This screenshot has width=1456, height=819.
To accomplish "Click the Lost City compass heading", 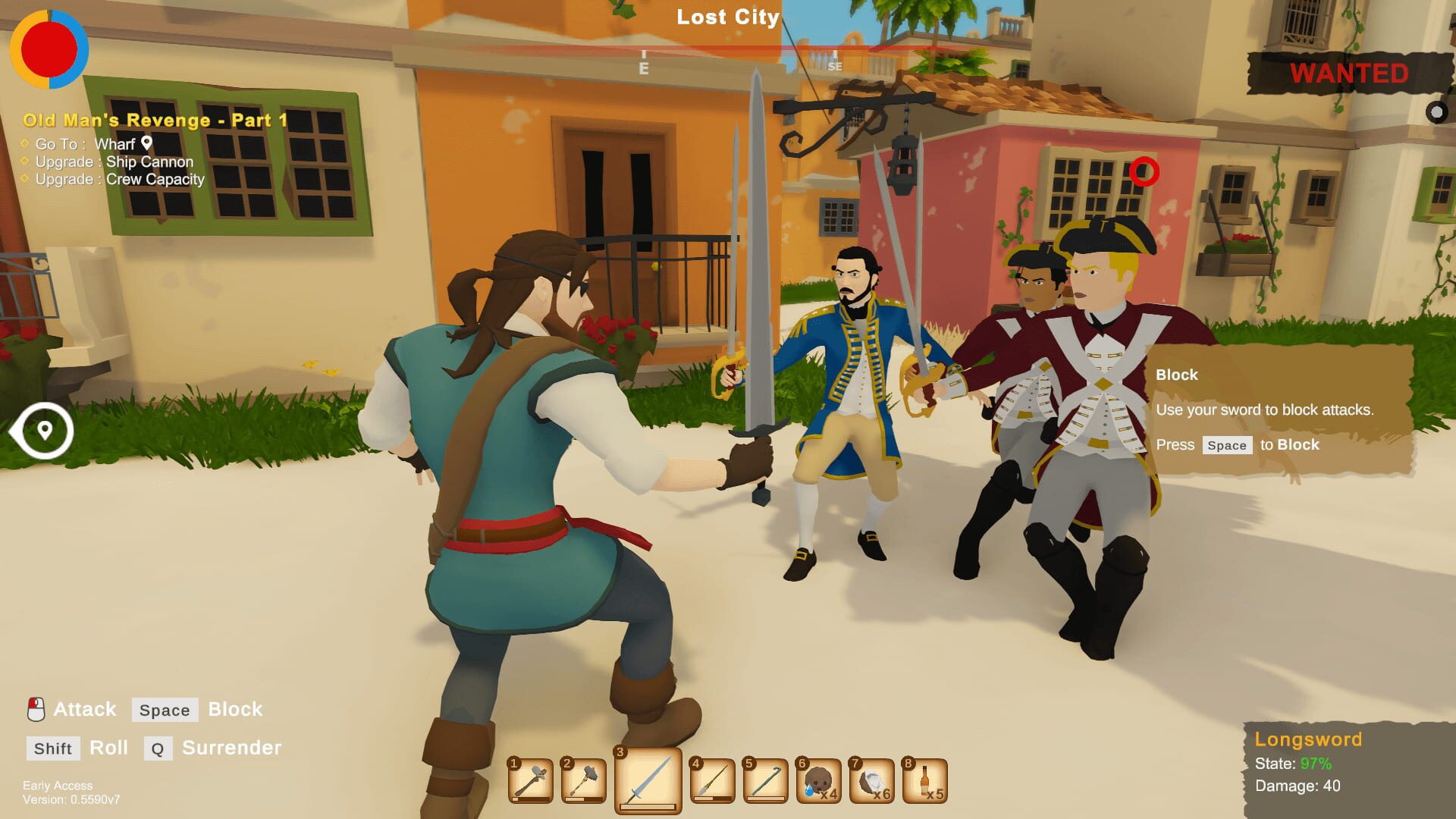I will 726,17.
